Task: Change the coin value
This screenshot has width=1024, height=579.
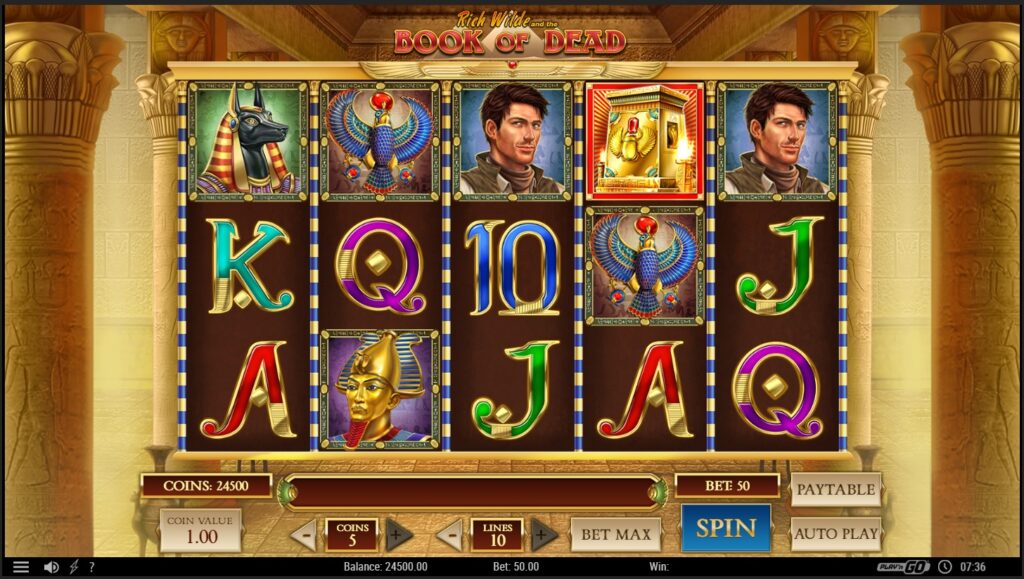Action: pos(201,530)
